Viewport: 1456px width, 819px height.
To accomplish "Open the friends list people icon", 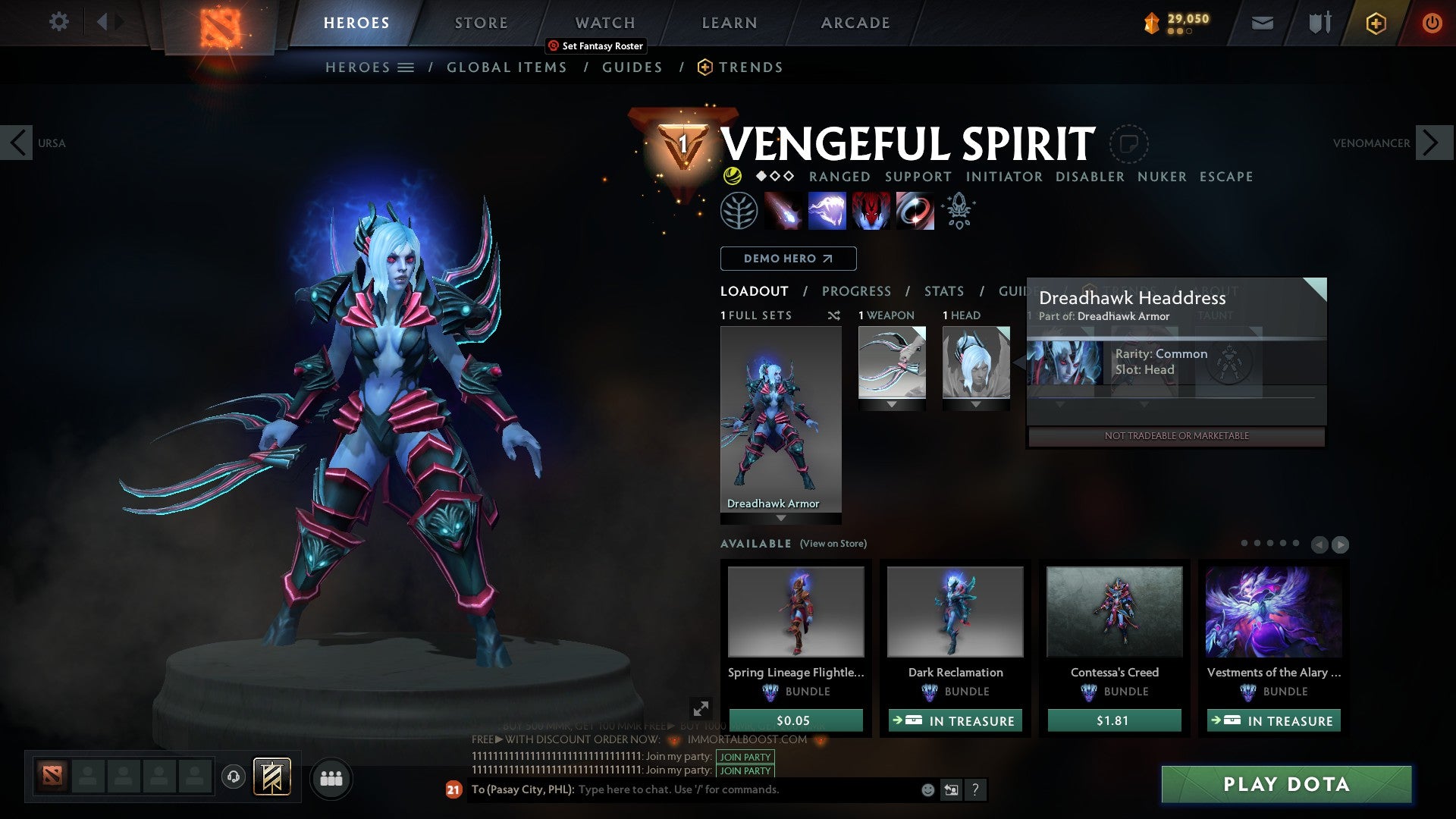I will [331, 778].
